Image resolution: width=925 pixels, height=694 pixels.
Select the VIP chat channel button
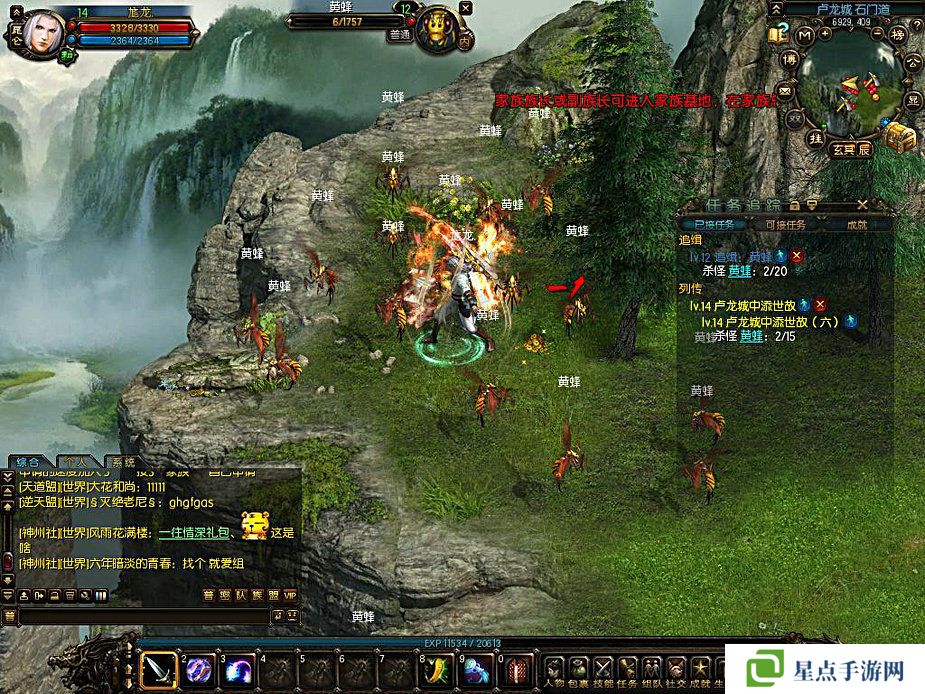291,595
